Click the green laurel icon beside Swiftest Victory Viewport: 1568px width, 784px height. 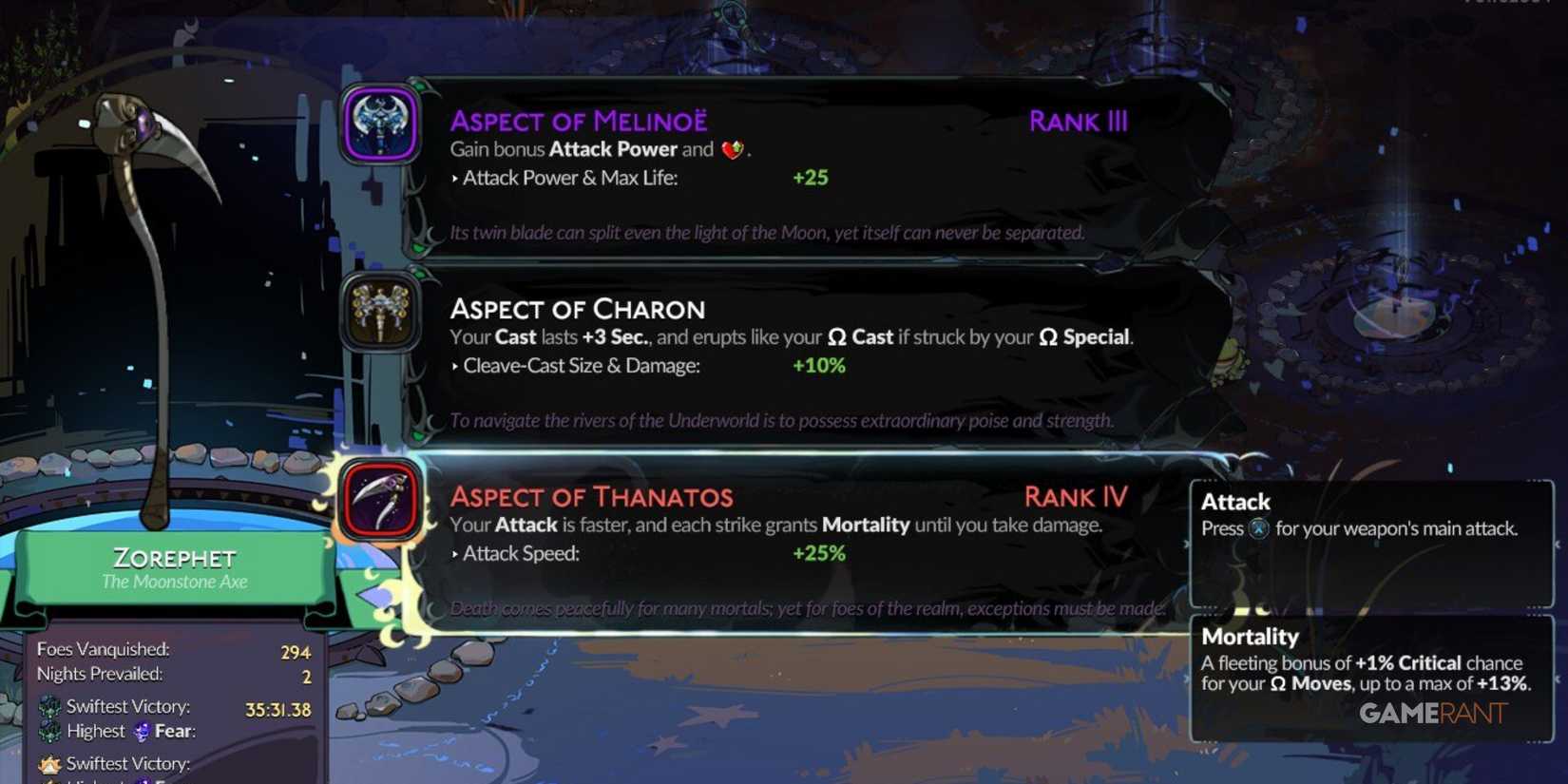[49, 707]
